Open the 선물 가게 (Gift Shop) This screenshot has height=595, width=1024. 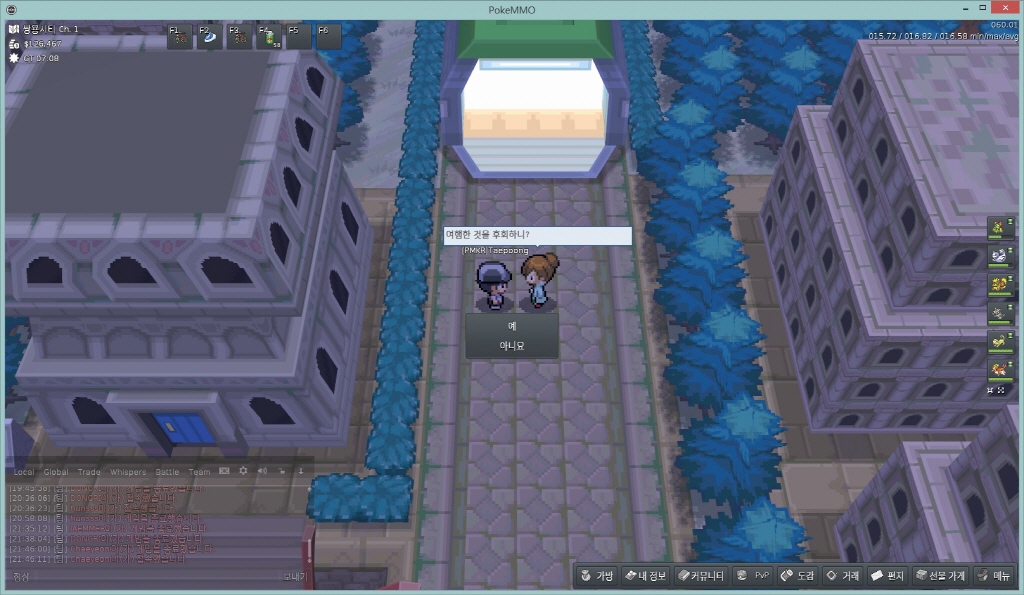click(x=940, y=576)
